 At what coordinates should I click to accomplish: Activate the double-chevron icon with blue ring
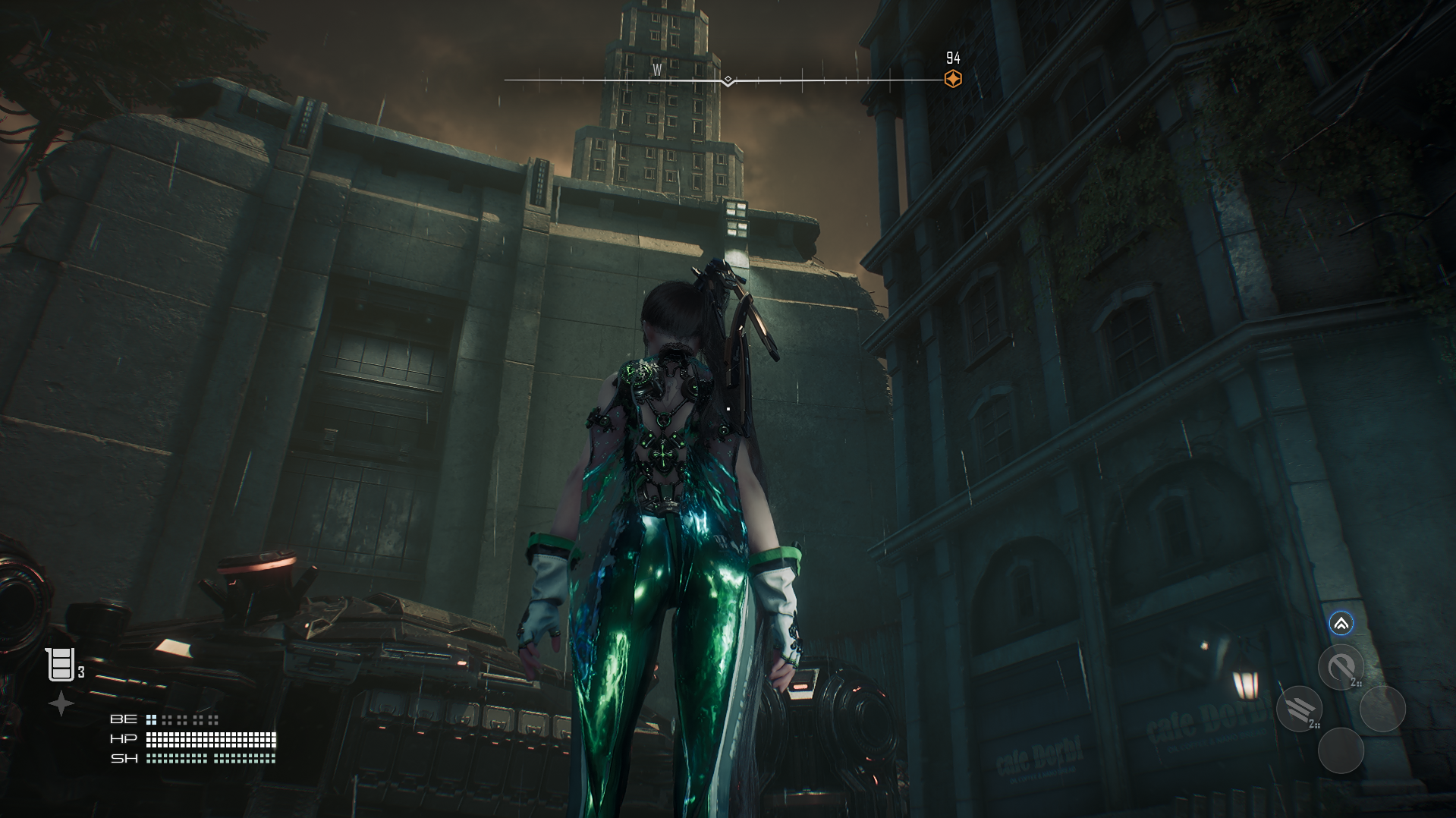pos(1341,624)
